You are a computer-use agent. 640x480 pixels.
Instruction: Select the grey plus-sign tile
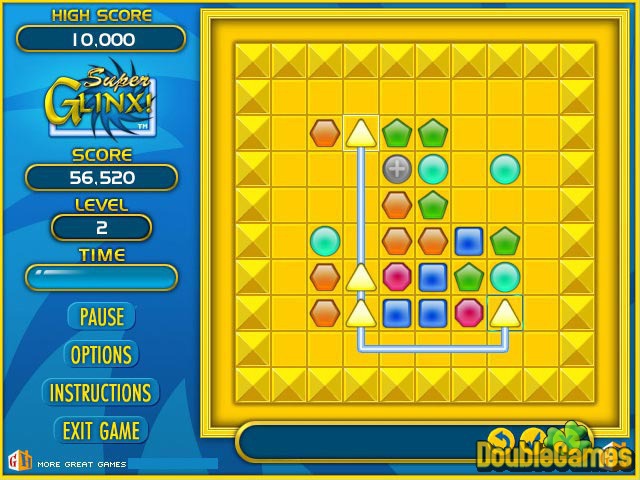[x=397, y=169]
